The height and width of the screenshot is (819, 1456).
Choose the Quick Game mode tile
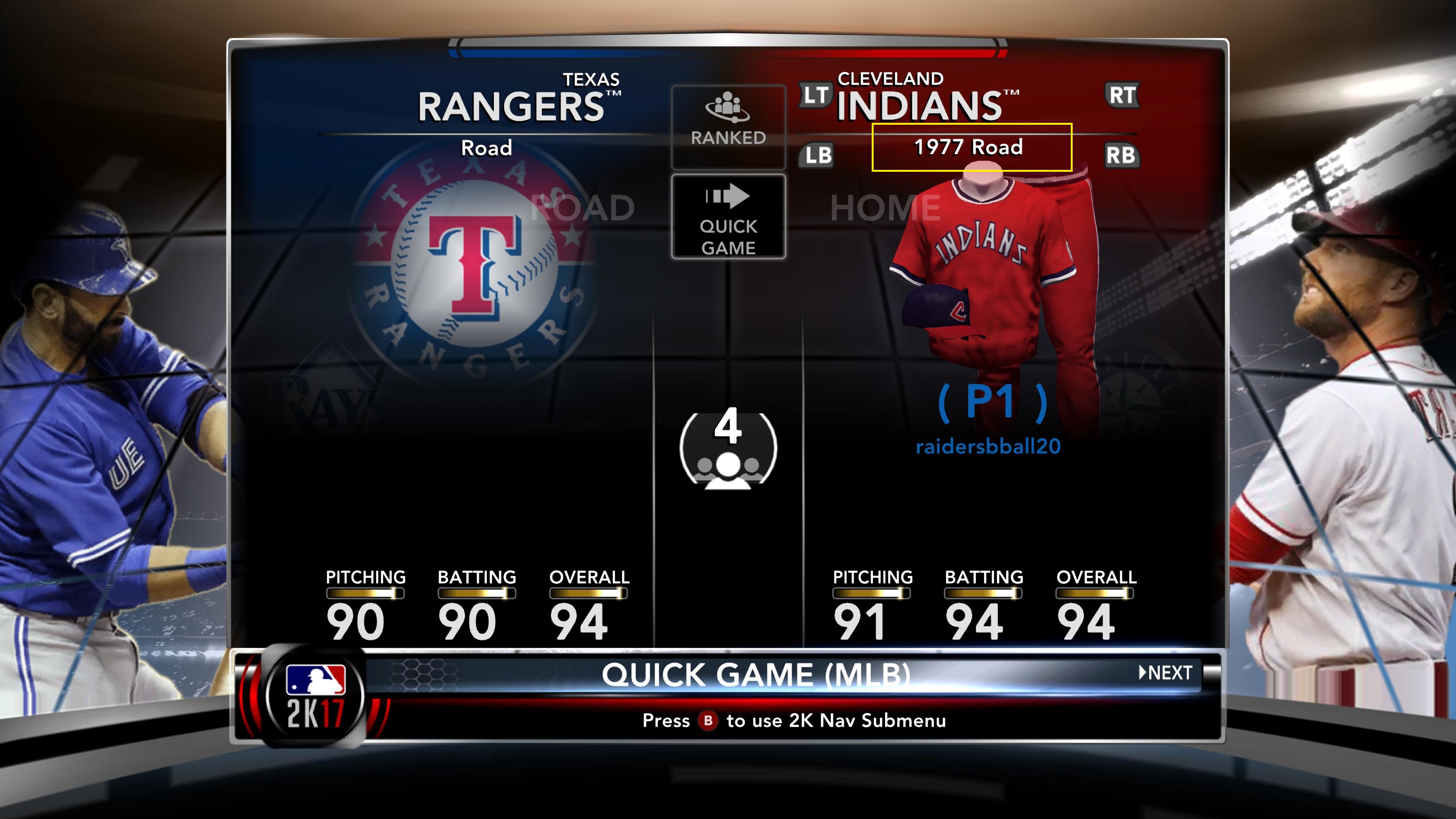tap(728, 217)
